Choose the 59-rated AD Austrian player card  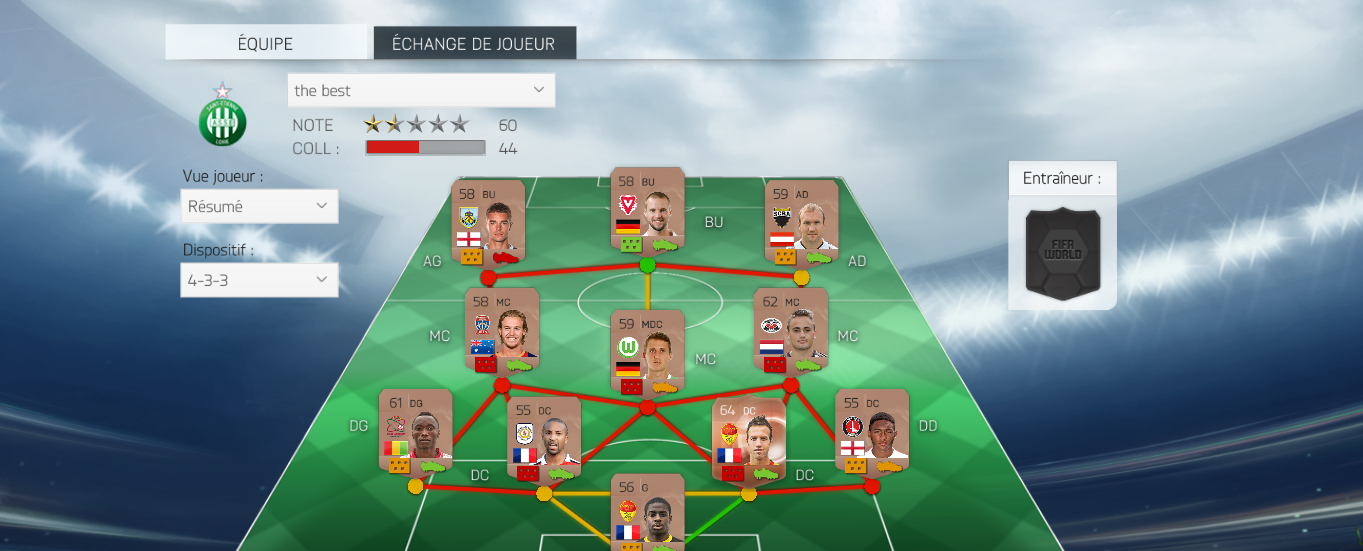tap(801, 222)
